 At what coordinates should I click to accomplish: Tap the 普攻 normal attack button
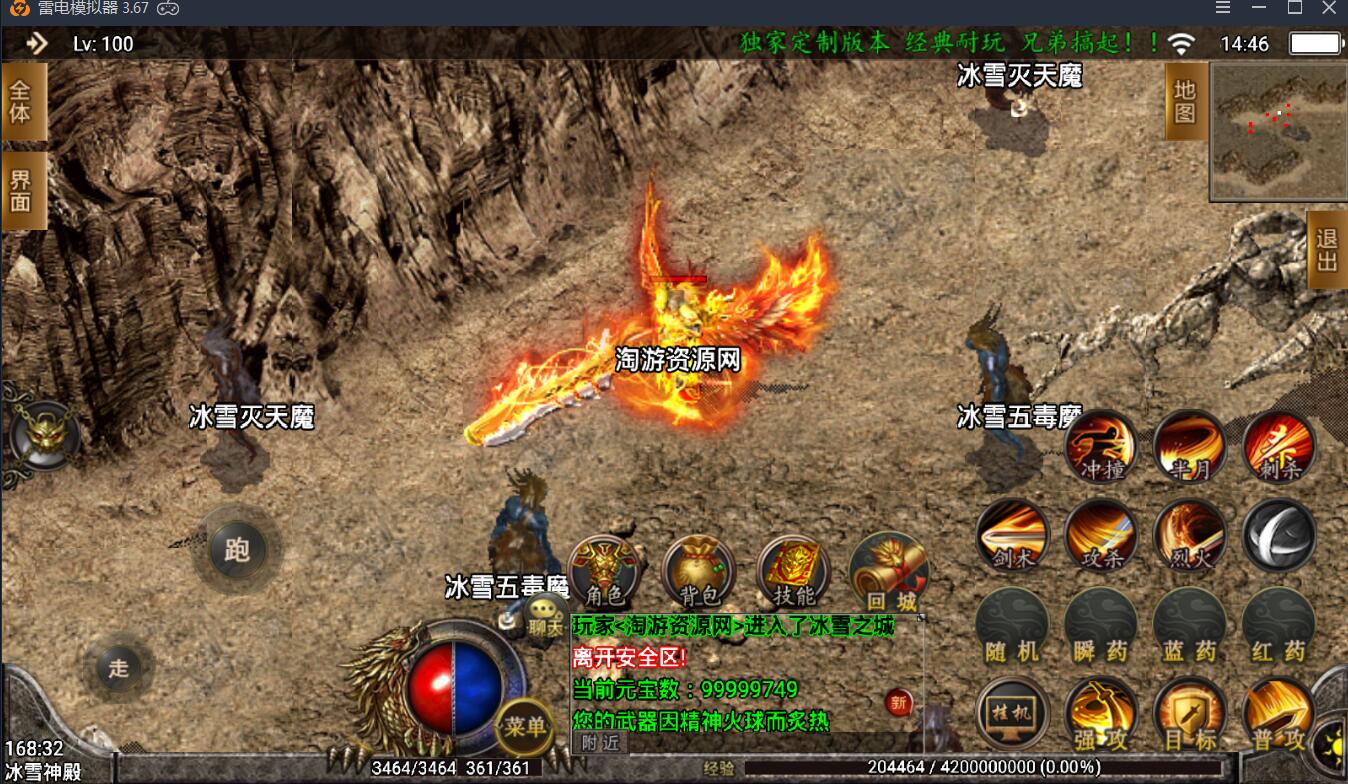tap(1279, 714)
